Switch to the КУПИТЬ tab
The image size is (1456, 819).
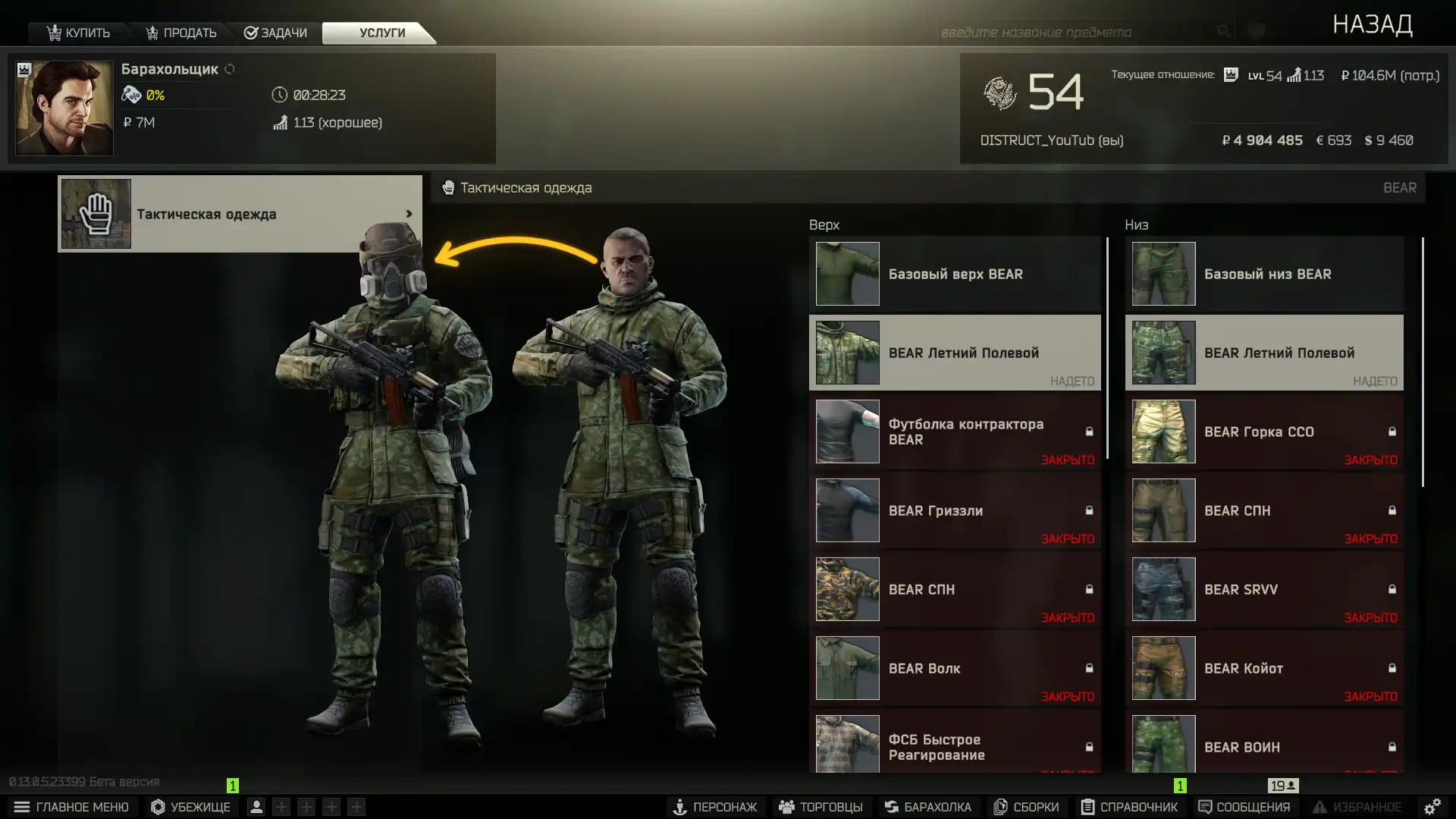pyautogui.click(x=79, y=33)
